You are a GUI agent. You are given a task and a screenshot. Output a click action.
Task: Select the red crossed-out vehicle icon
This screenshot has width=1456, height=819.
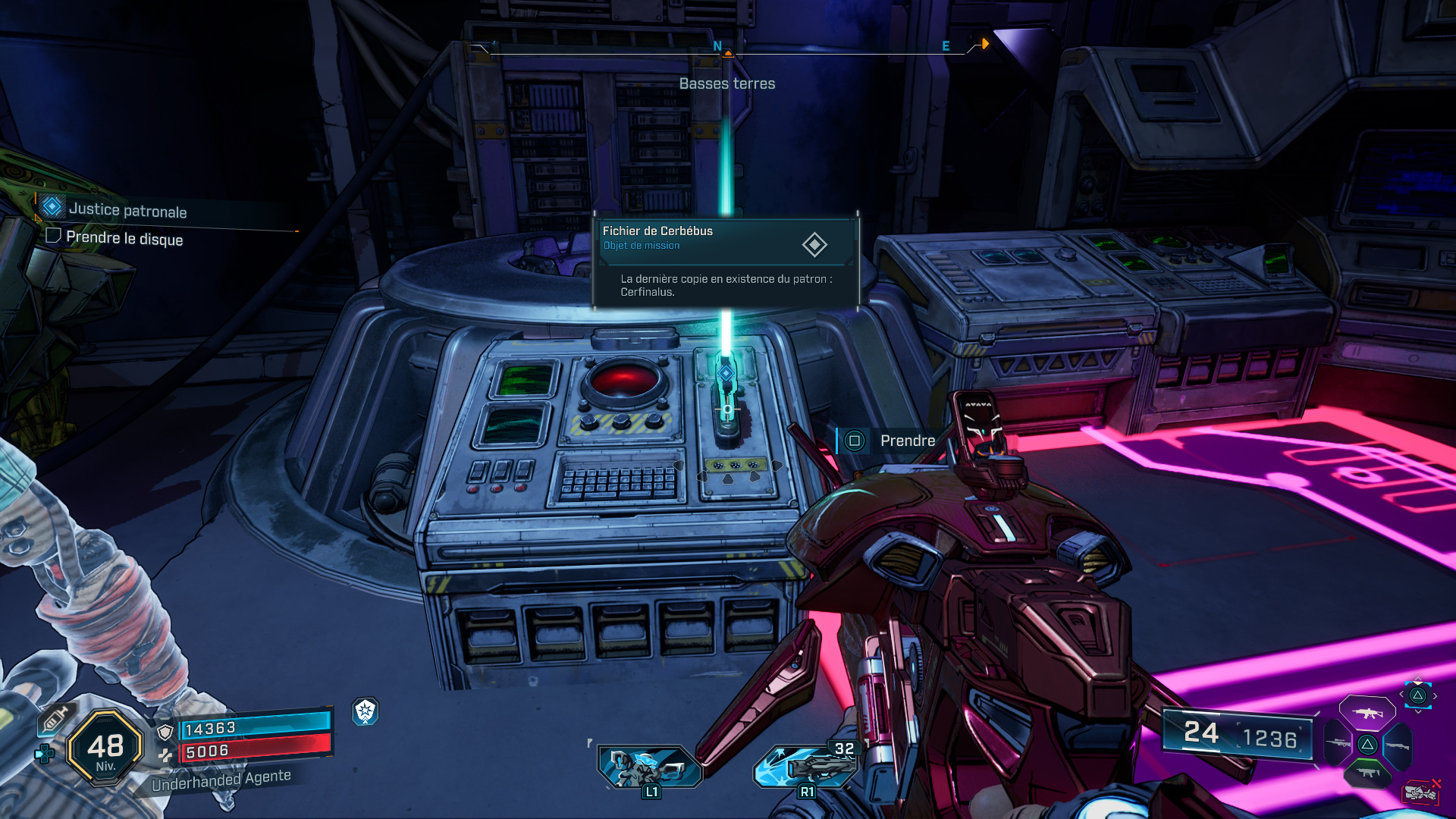(1422, 792)
